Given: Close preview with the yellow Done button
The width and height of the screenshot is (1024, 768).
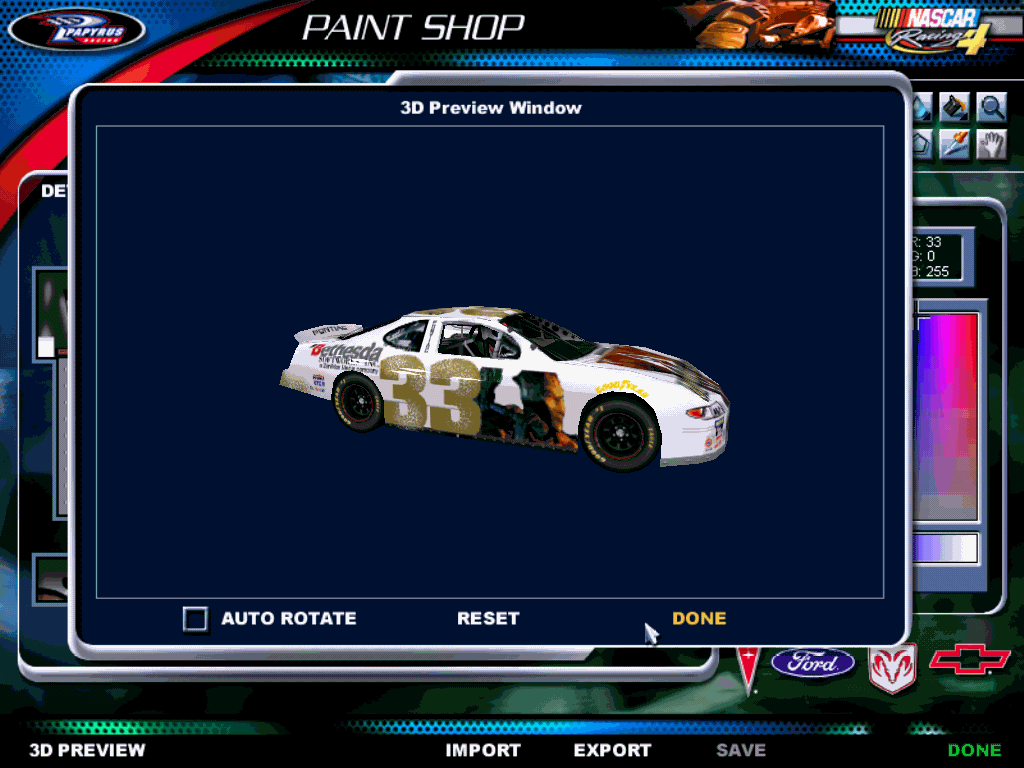Looking at the screenshot, I should click(x=699, y=619).
